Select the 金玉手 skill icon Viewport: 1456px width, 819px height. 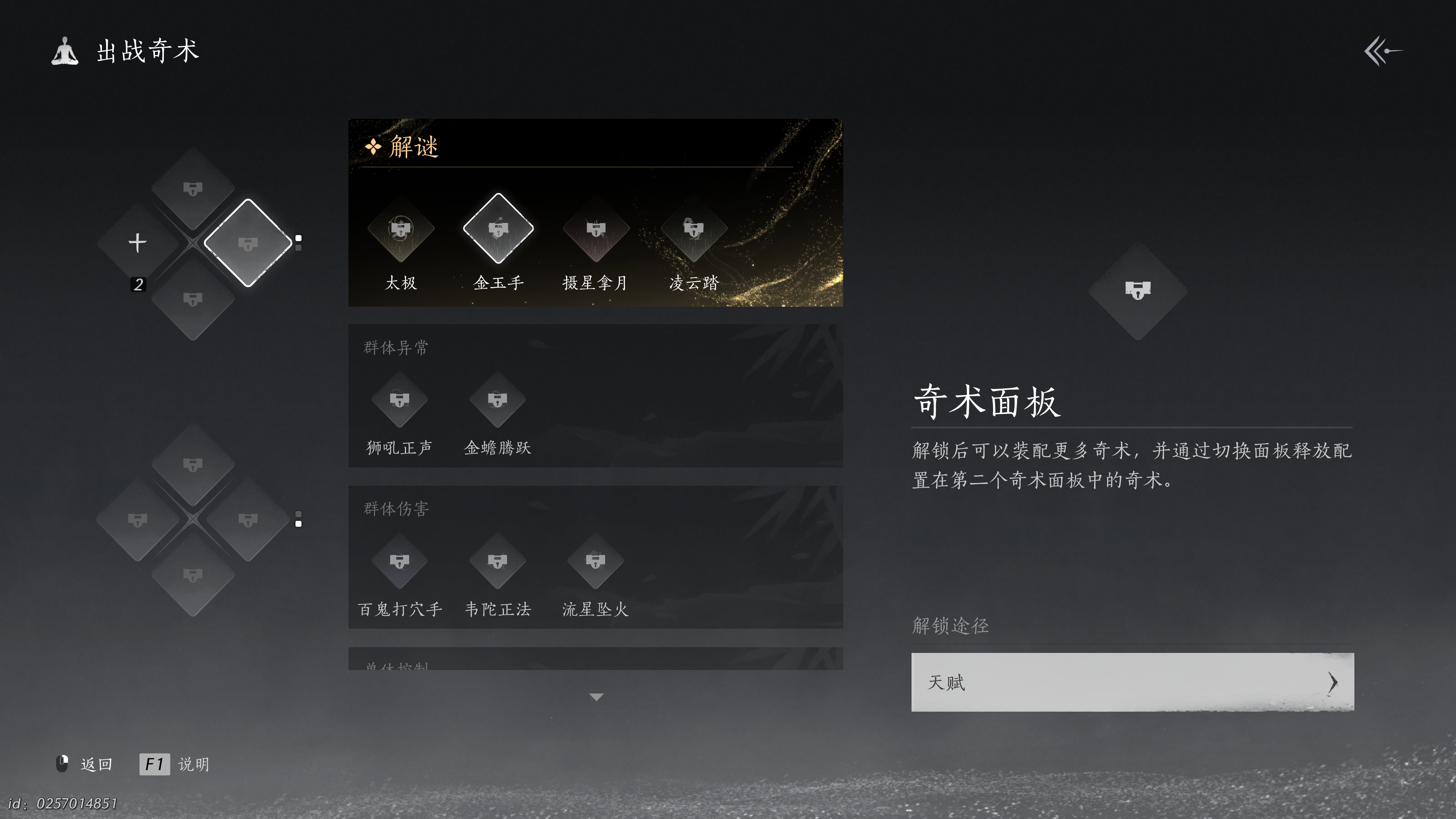point(498,228)
